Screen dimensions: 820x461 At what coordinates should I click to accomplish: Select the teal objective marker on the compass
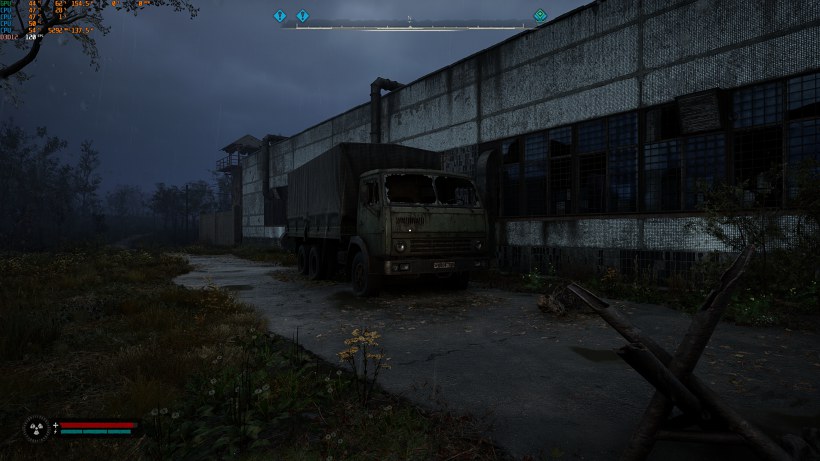tap(540, 16)
